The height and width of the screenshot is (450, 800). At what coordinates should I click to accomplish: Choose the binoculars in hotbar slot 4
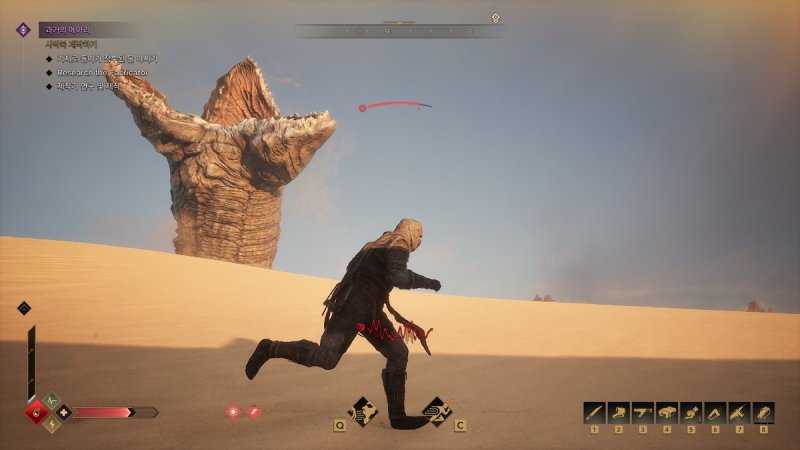(x=666, y=412)
